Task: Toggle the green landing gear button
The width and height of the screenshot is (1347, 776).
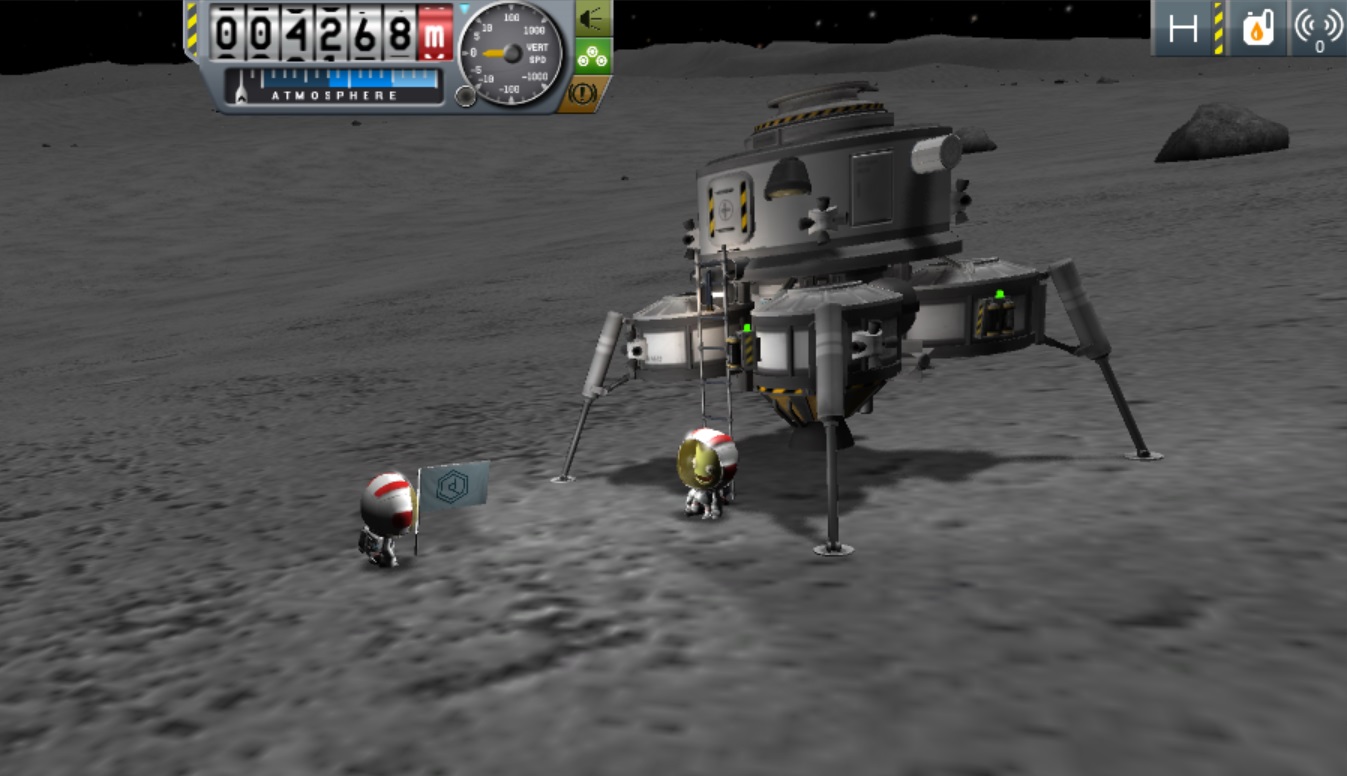Action: [593, 56]
